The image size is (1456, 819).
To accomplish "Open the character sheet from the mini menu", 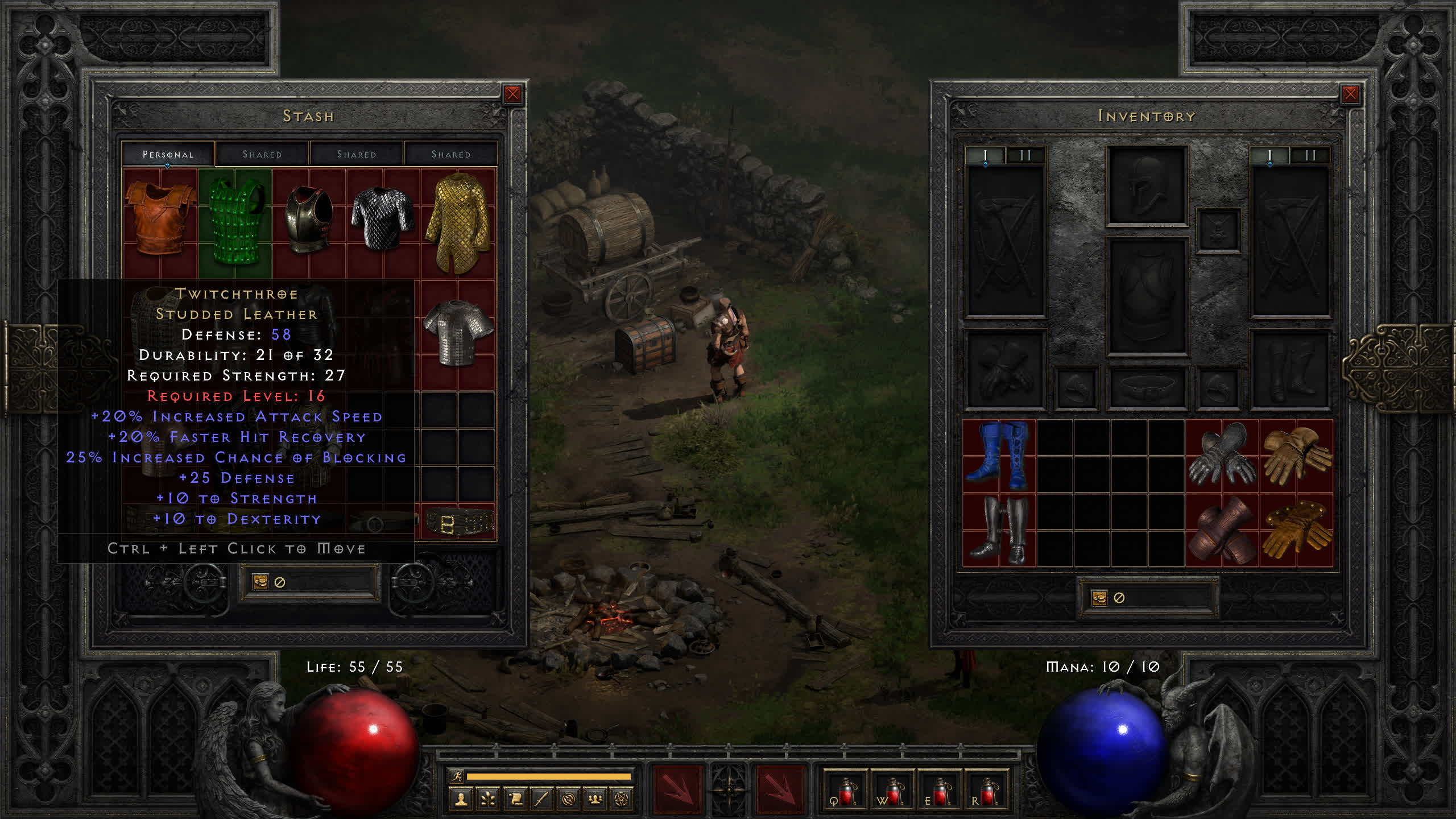I will (461, 800).
